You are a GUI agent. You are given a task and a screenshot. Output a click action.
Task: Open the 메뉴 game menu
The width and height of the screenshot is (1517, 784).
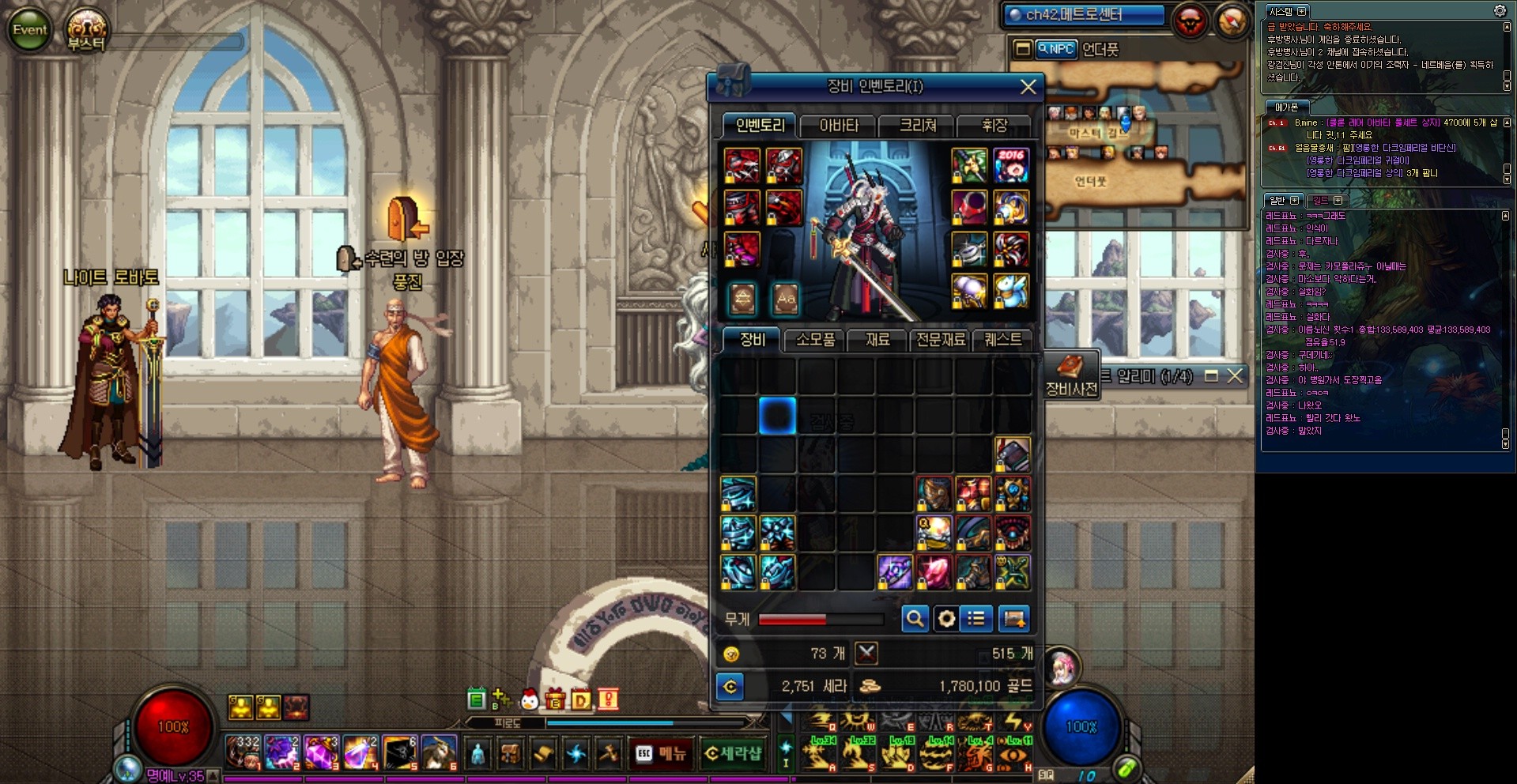click(661, 754)
